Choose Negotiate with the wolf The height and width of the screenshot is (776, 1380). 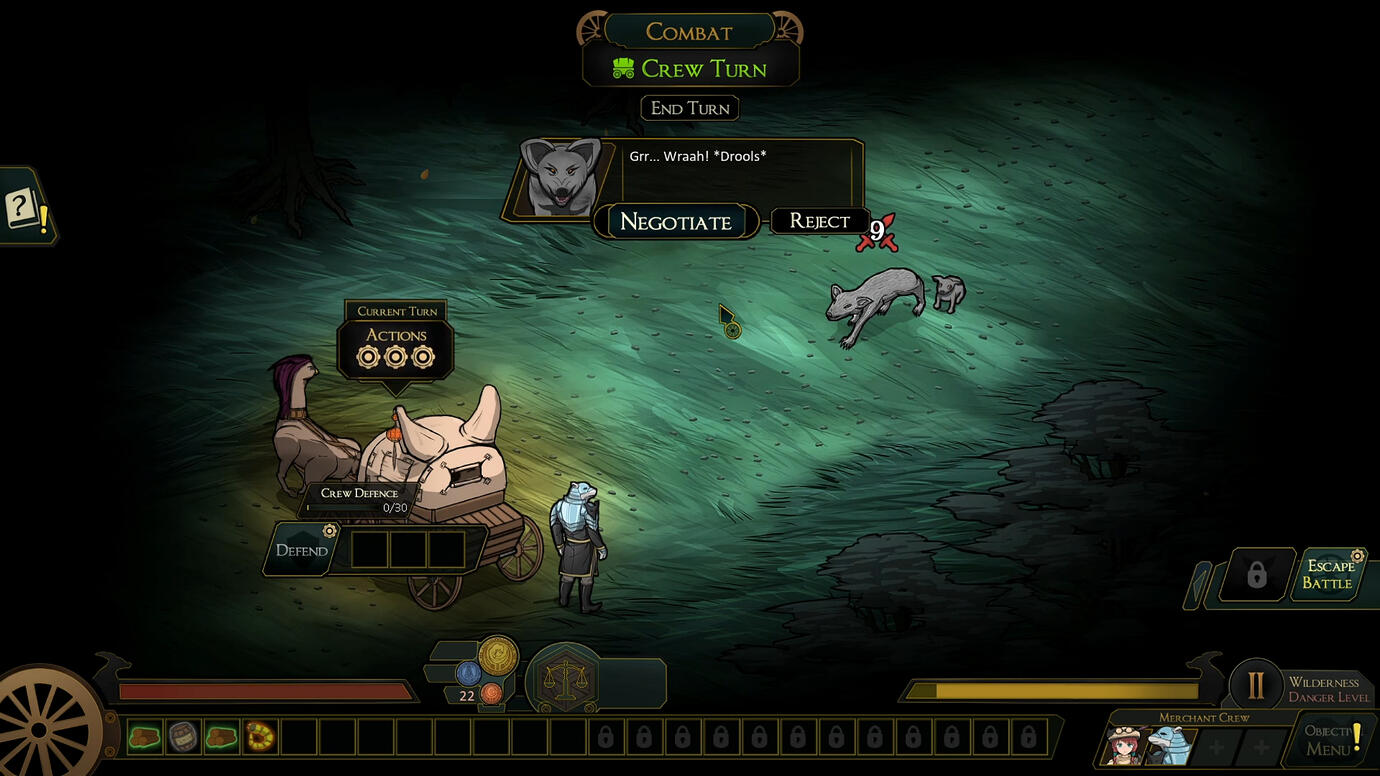point(676,222)
